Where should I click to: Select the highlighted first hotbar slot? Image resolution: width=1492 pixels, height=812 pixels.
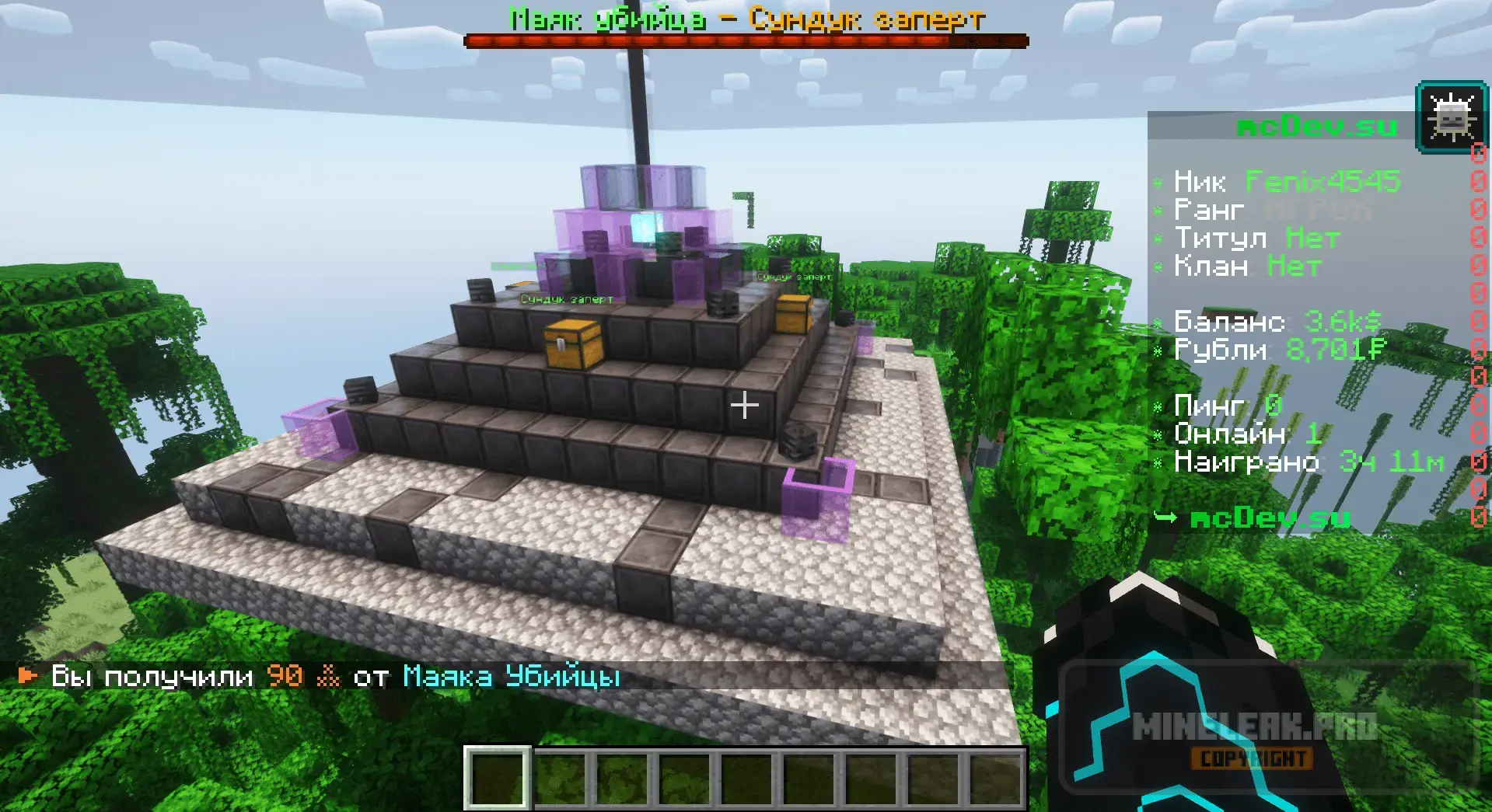tap(498, 778)
